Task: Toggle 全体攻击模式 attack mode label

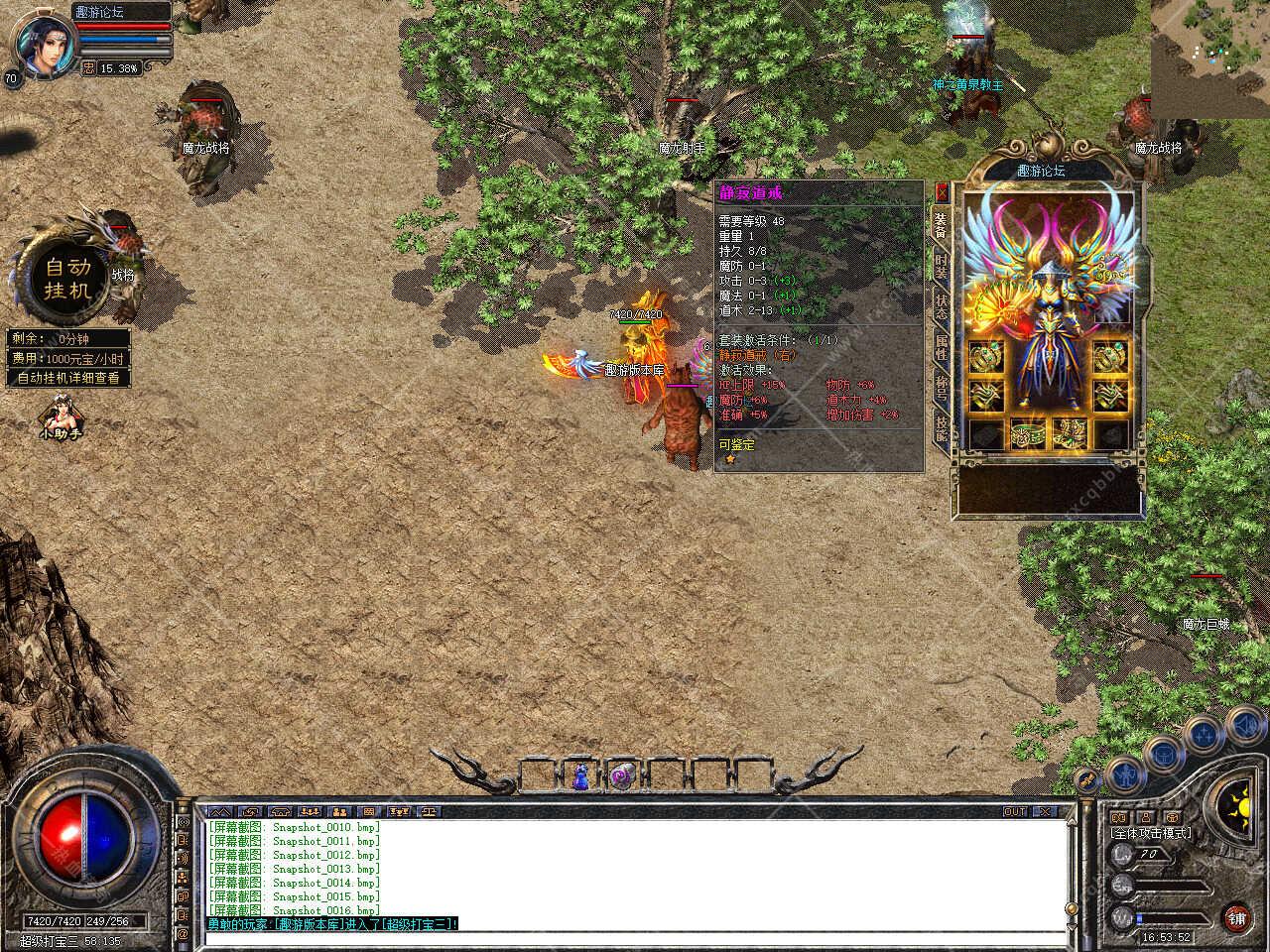Action: pos(1152,833)
